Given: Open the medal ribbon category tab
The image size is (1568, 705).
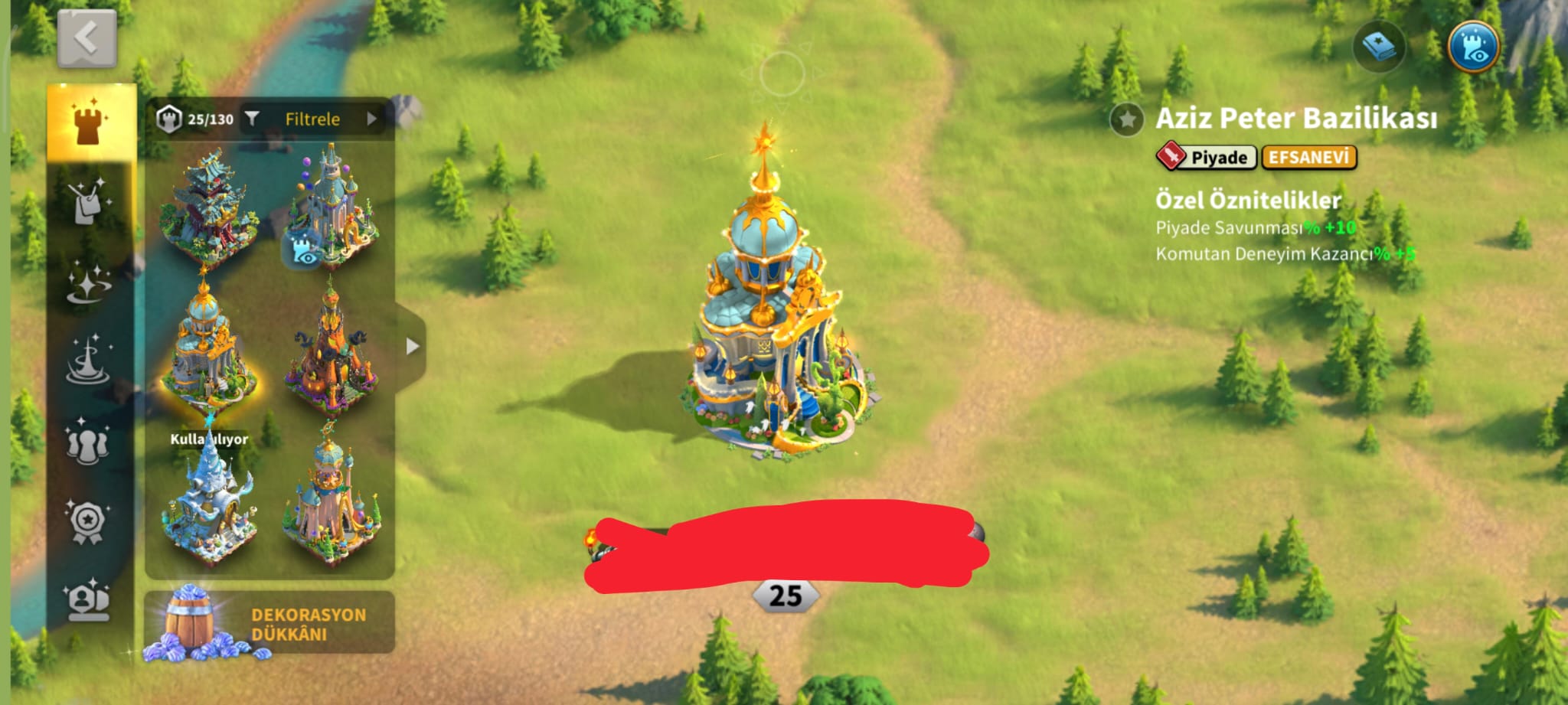Looking at the screenshot, I should (x=88, y=522).
